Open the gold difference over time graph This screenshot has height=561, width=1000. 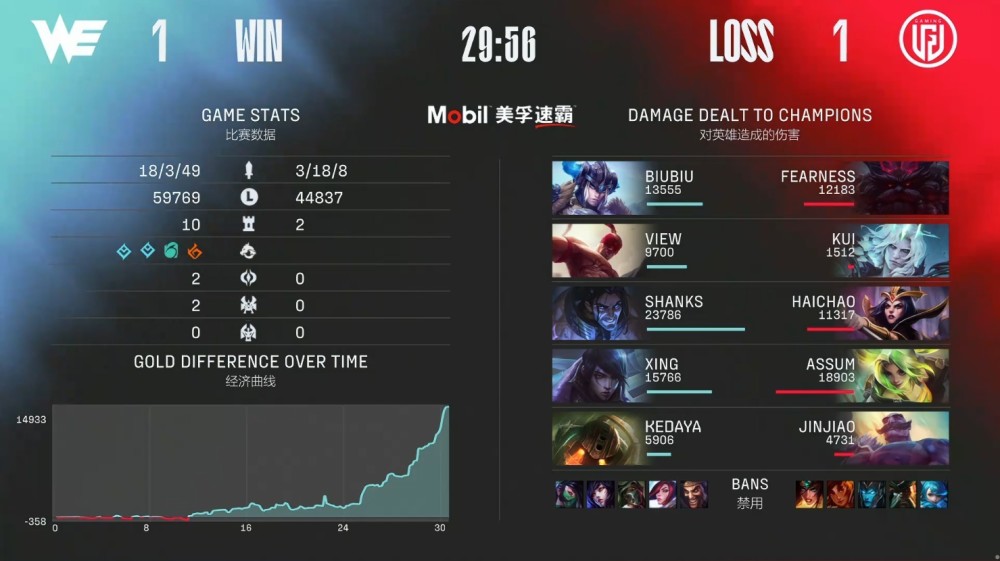(250, 462)
